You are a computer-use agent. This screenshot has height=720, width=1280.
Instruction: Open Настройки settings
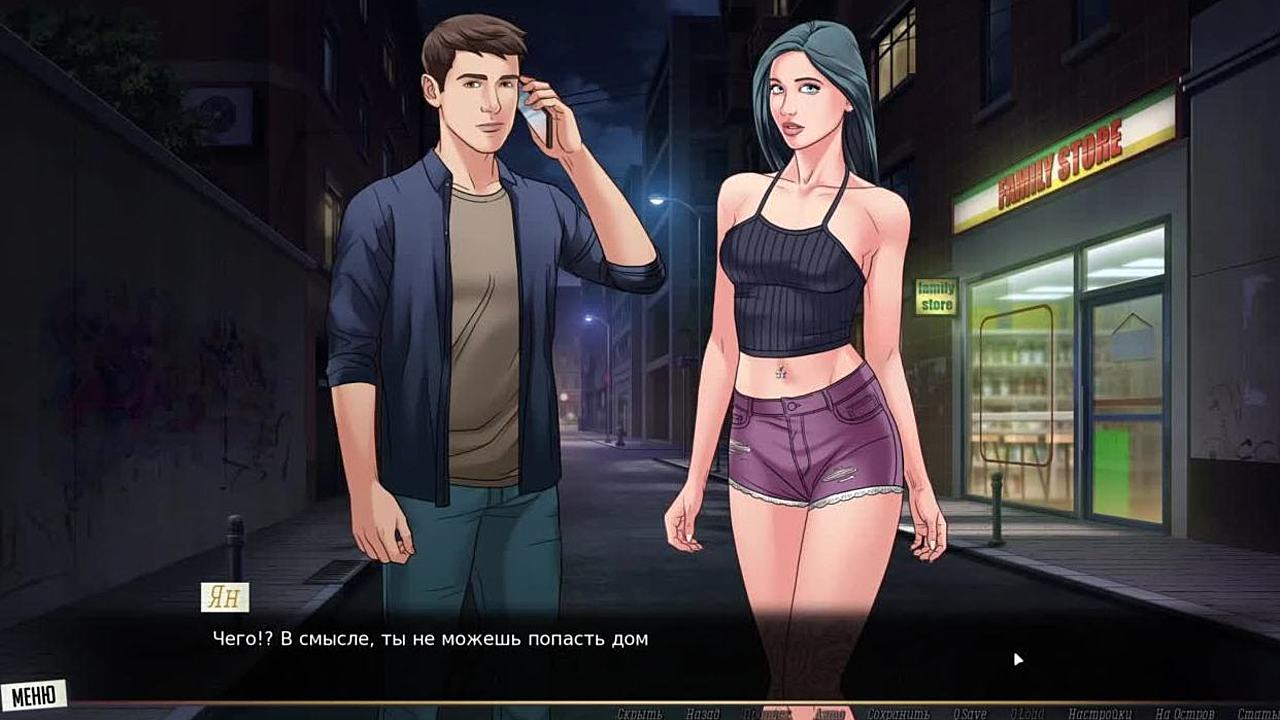click(x=1099, y=714)
